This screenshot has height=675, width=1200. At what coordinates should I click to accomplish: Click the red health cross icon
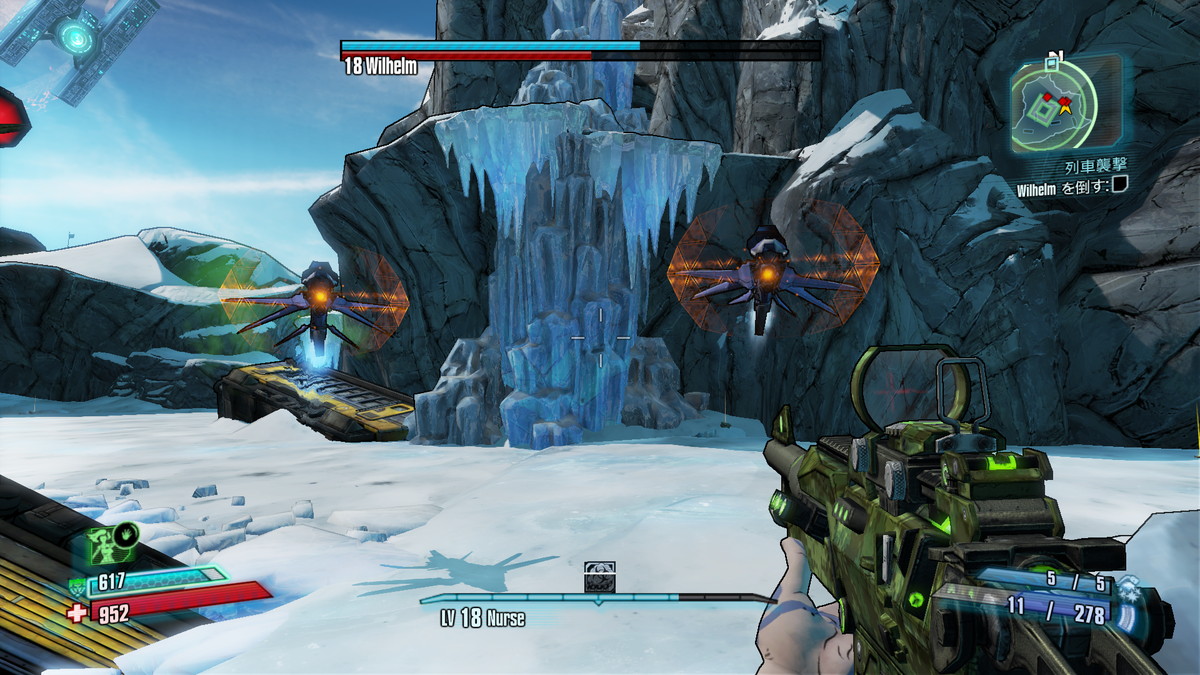(77, 612)
